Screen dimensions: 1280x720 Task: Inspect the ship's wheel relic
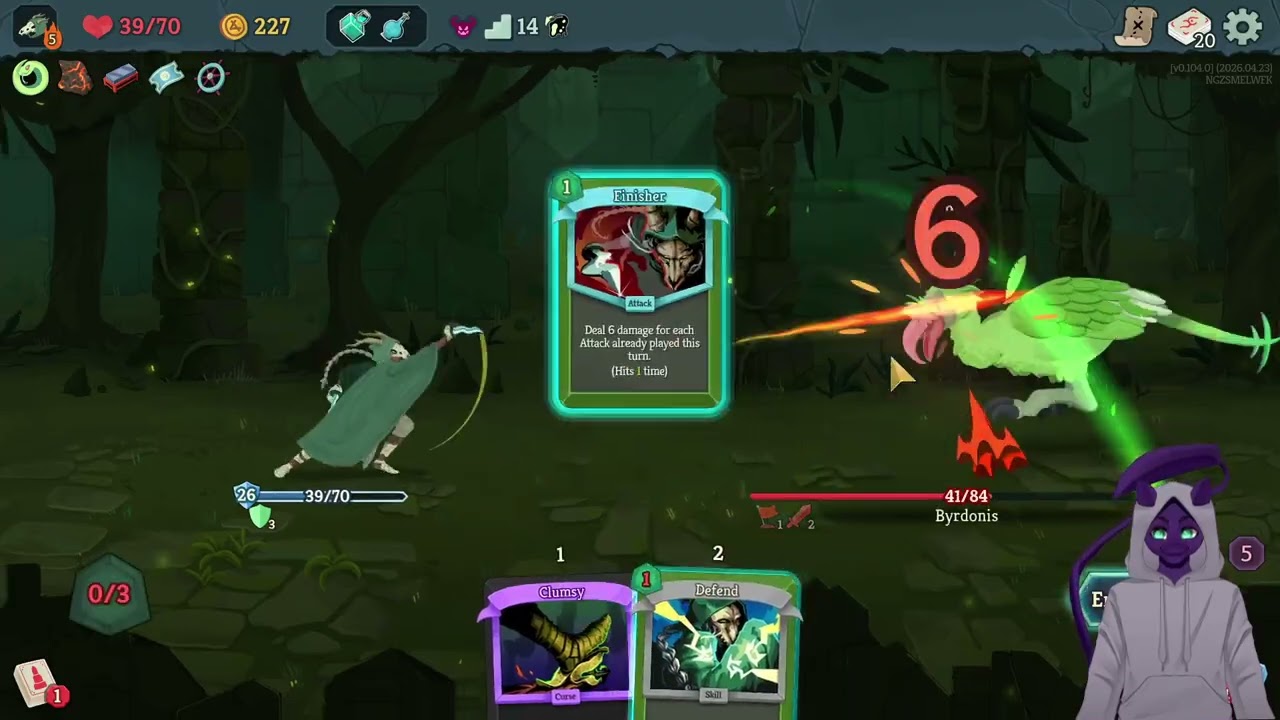click(211, 78)
